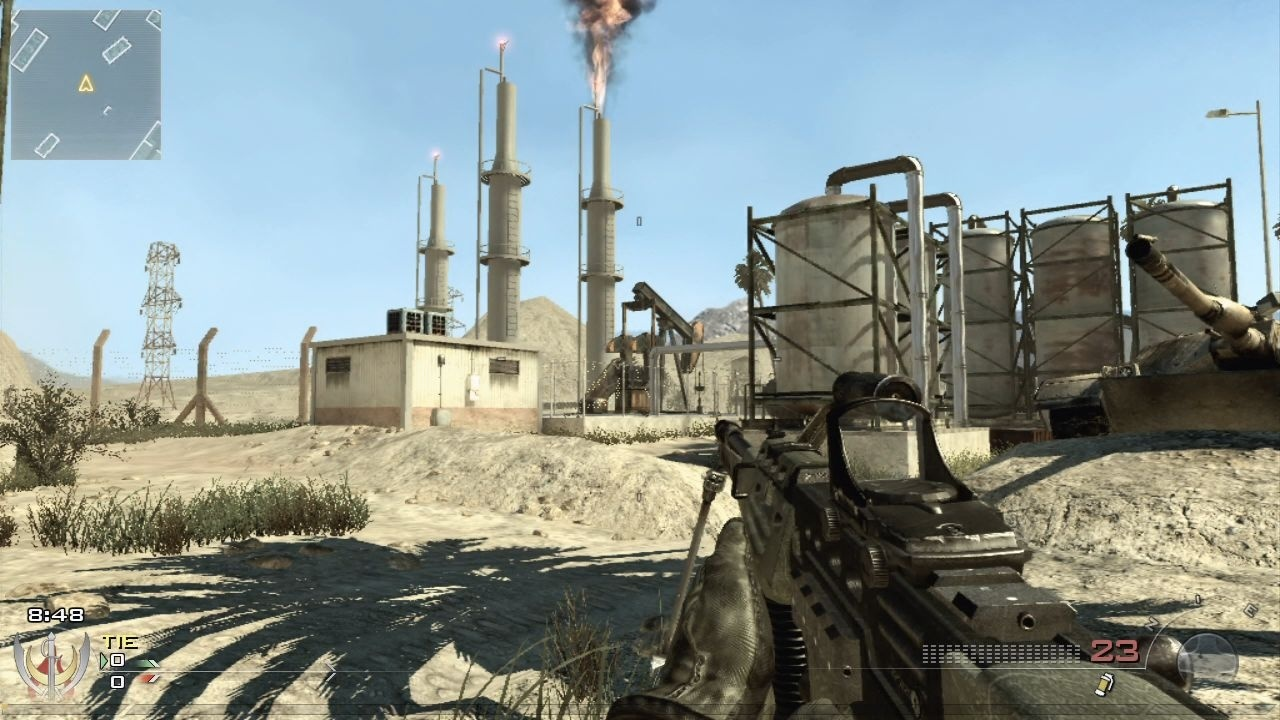Screen dimensions: 1280x720
Task: Select the TIE score label
Action: 120,642
